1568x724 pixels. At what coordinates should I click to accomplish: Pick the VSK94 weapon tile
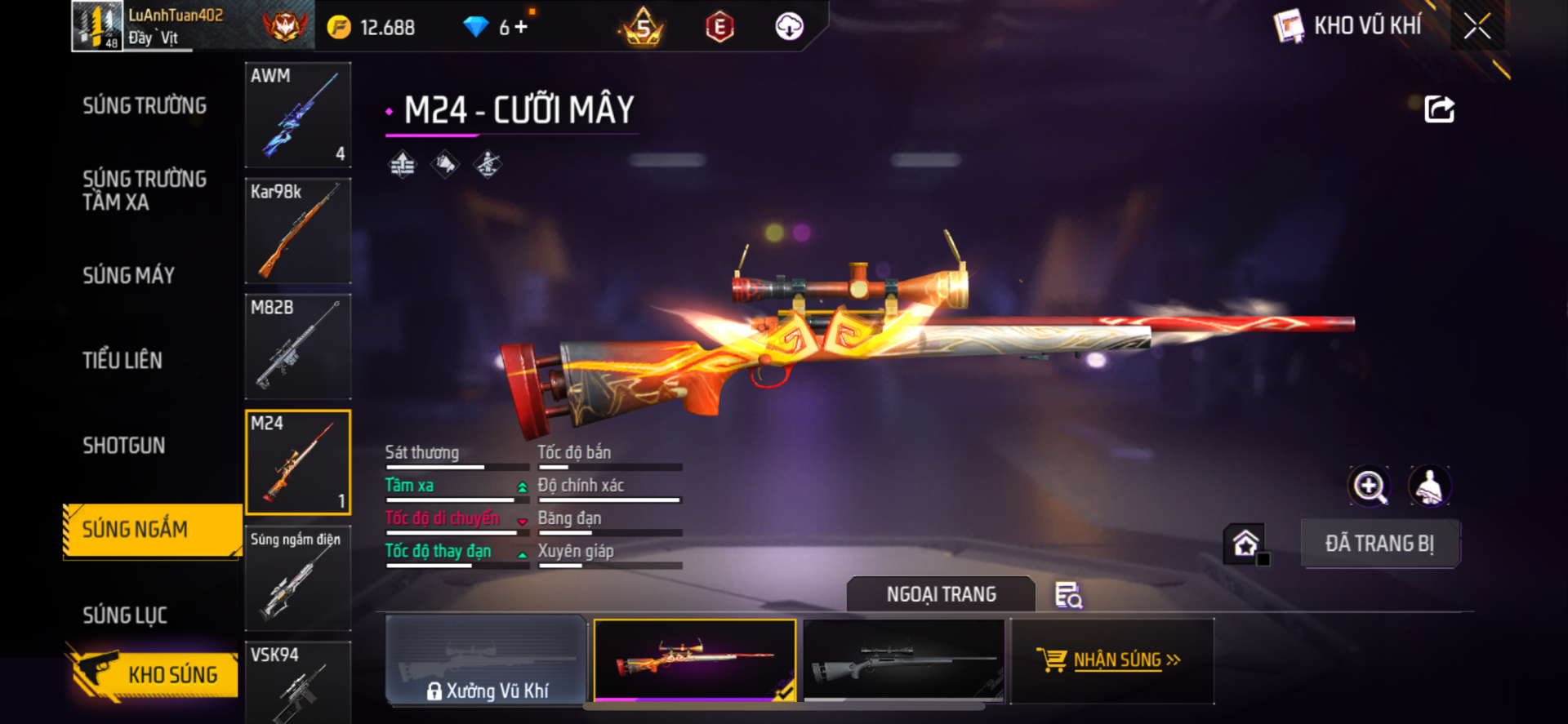[298, 682]
